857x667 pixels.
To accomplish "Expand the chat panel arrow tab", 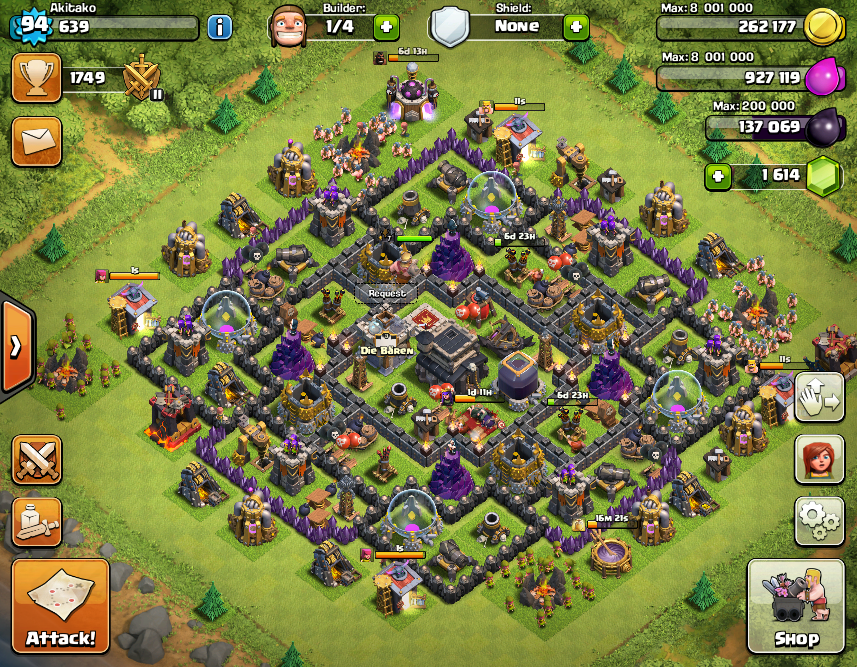I will (15, 346).
